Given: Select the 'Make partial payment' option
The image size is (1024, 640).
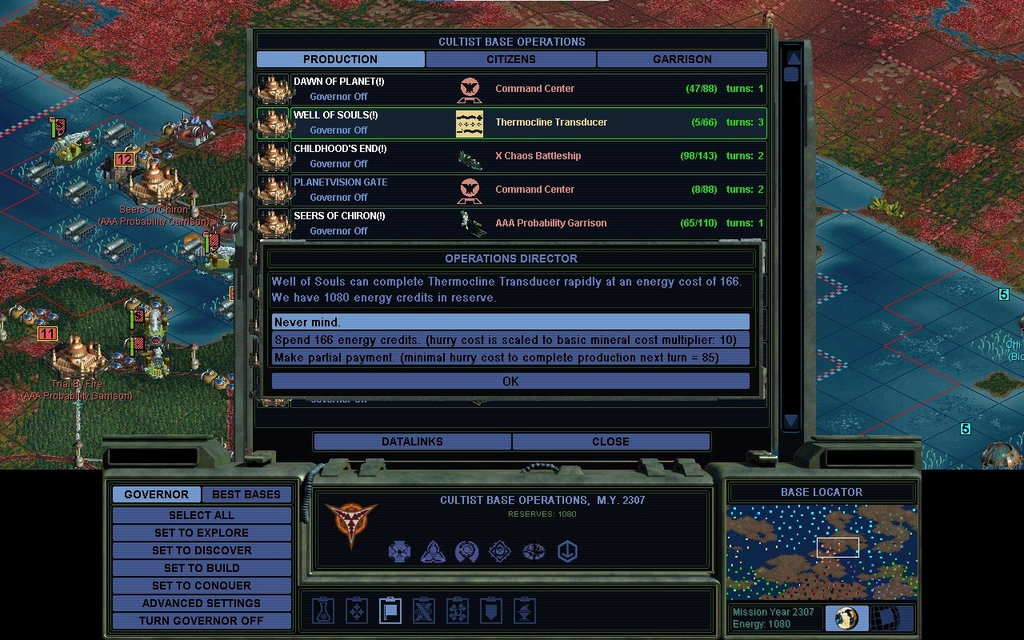Looking at the screenshot, I should coord(510,357).
